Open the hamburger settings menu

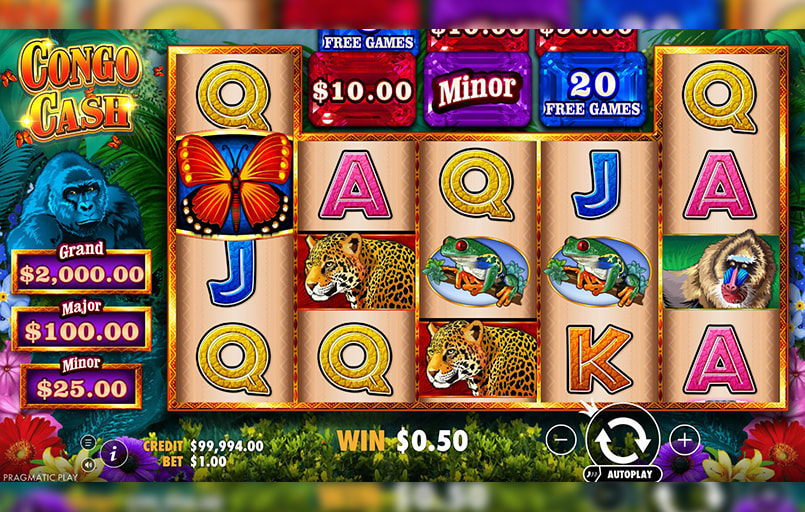tap(88, 442)
